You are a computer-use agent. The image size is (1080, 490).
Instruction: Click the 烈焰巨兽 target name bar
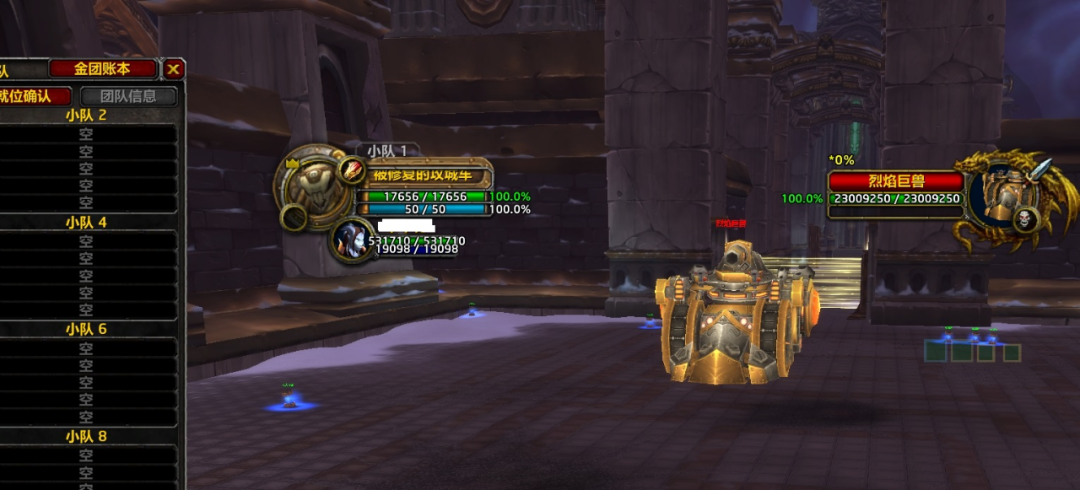coord(895,182)
